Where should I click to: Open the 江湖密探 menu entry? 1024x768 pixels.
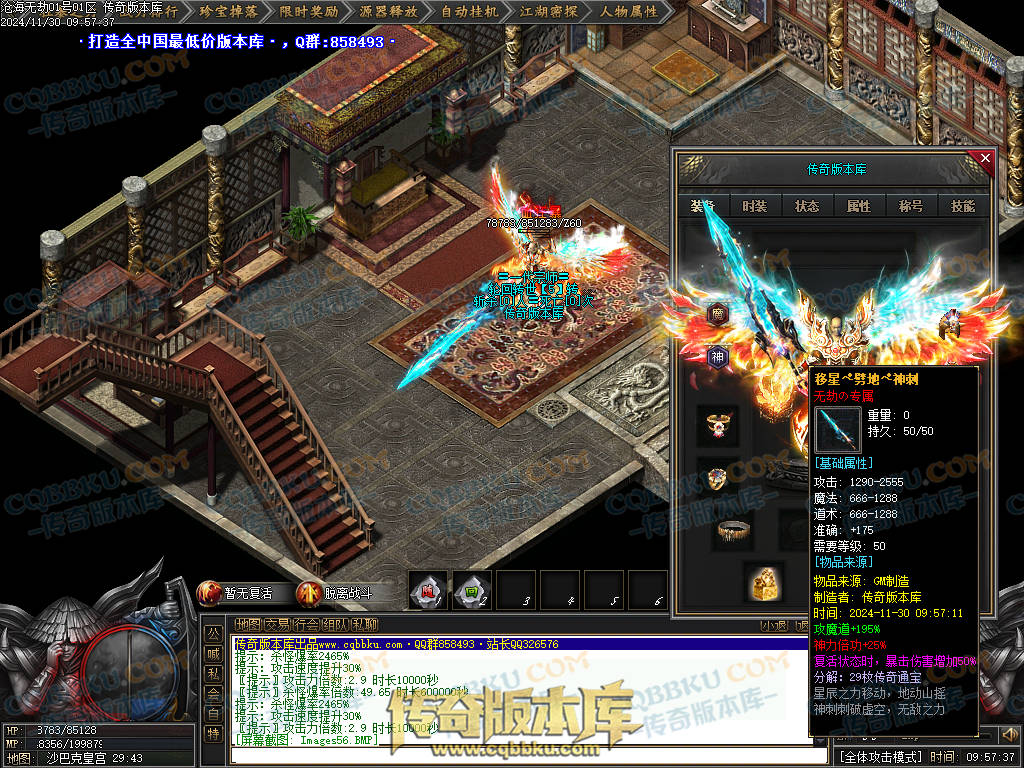pos(548,12)
